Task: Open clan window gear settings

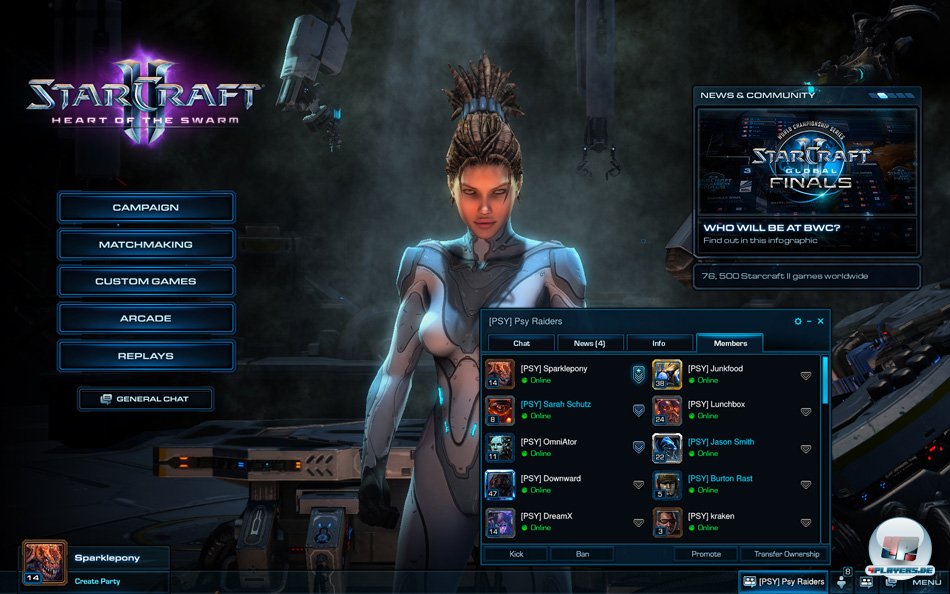Action: pos(798,321)
